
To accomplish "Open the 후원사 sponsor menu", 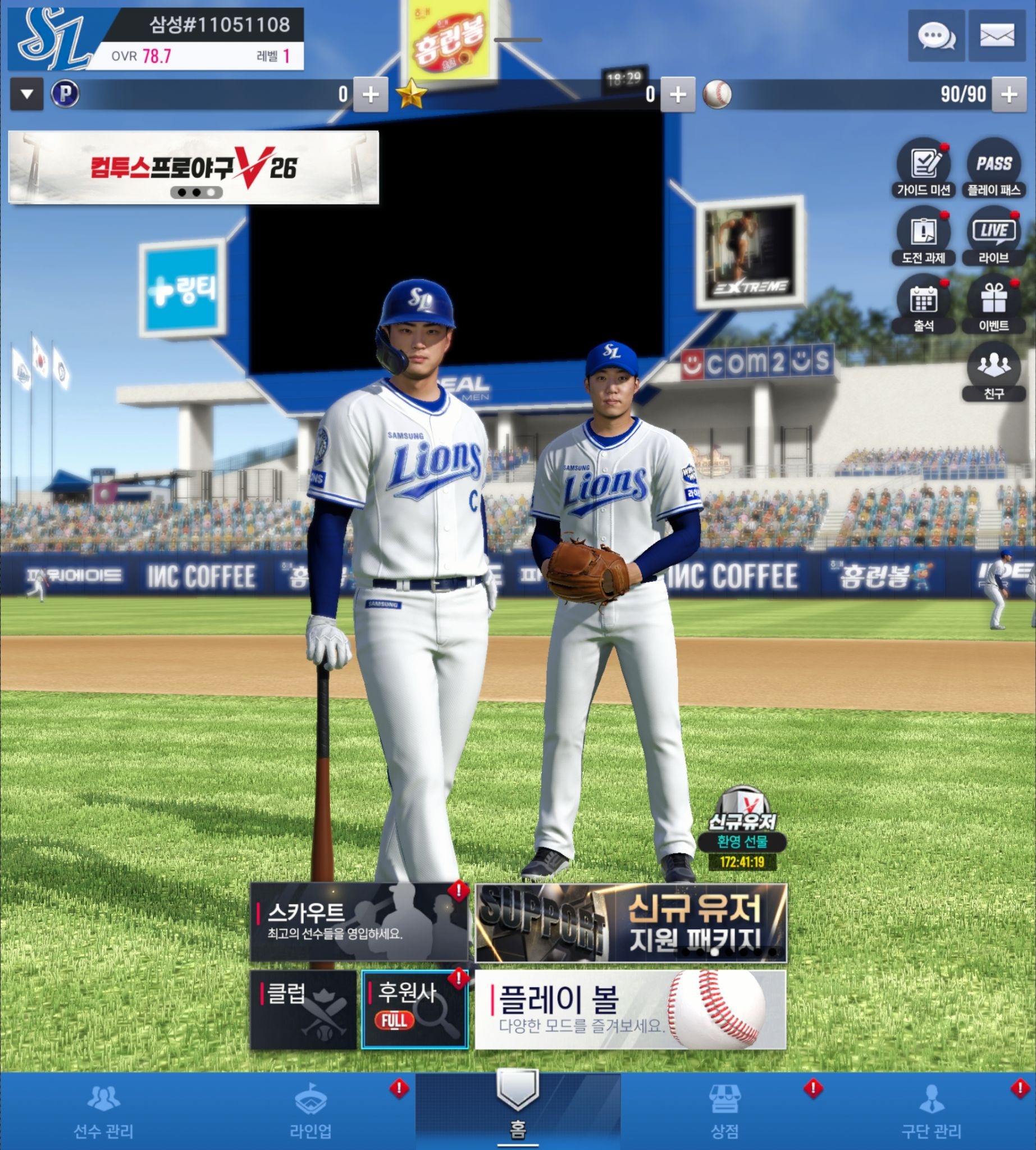I will (414, 1010).
